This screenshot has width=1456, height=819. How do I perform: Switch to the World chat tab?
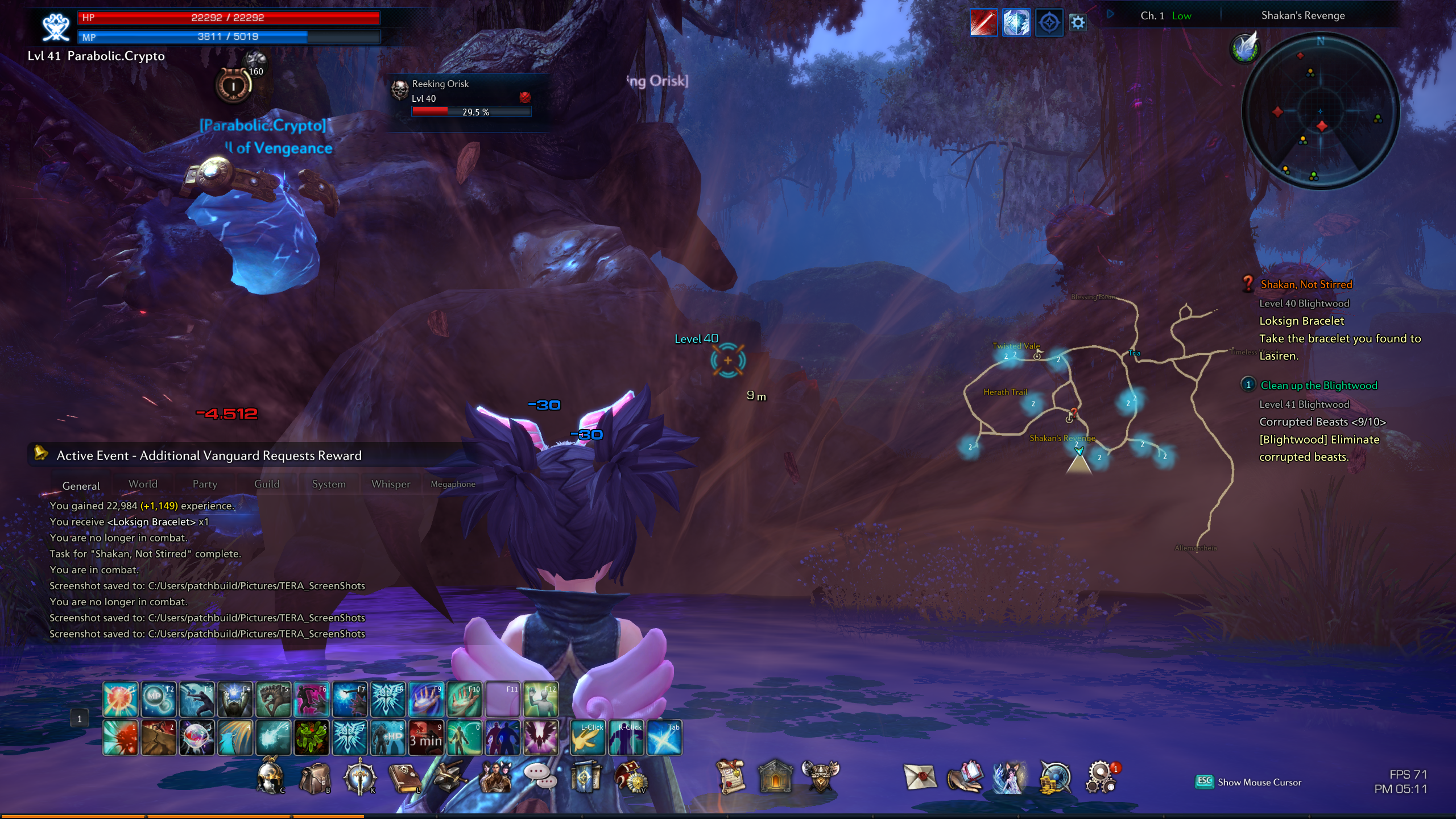click(x=143, y=484)
